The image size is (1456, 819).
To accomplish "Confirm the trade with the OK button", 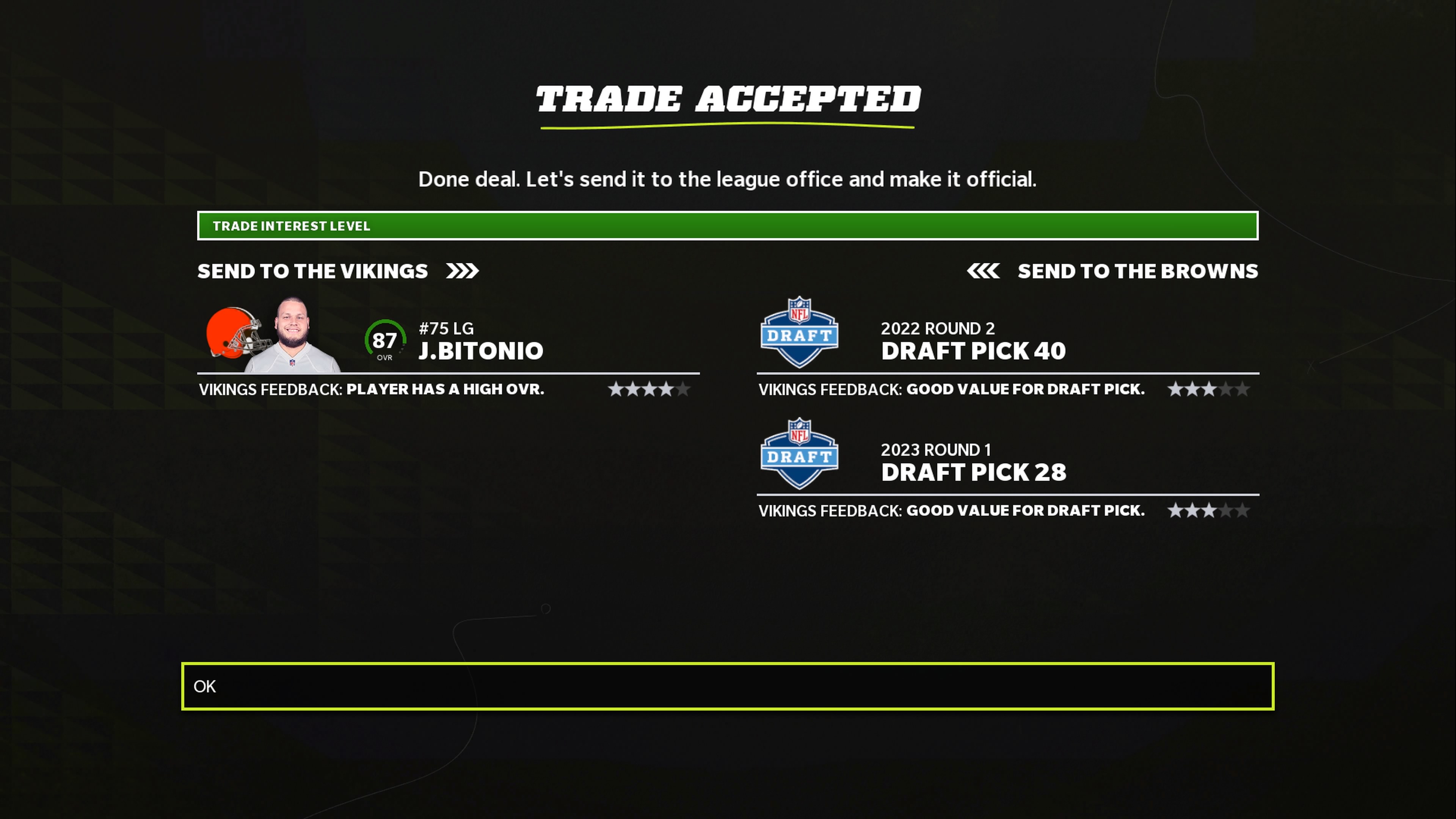I will (727, 686).
